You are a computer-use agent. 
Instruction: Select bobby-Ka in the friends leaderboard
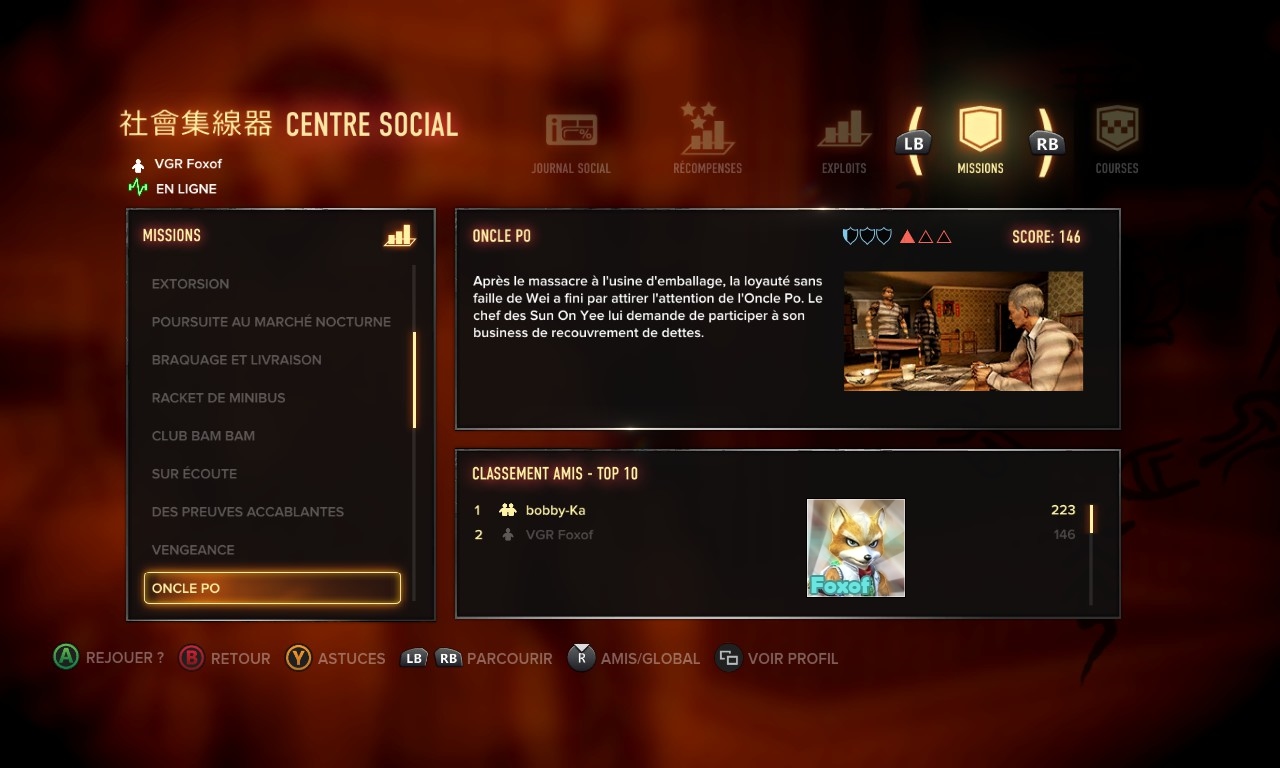(x=555, y=510)
